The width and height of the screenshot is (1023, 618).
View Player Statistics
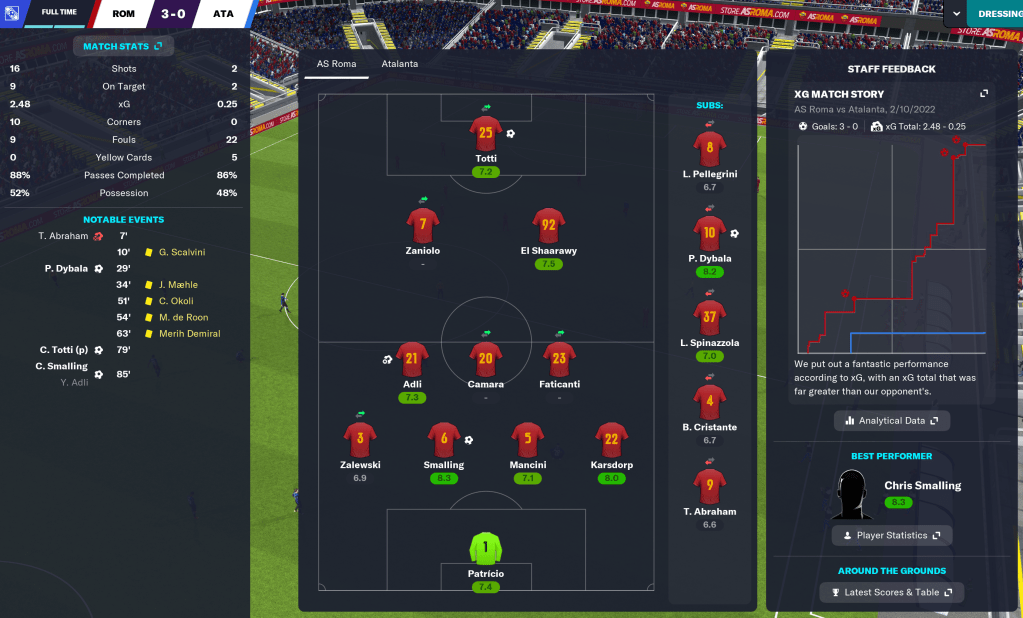(x=891, y=535)
